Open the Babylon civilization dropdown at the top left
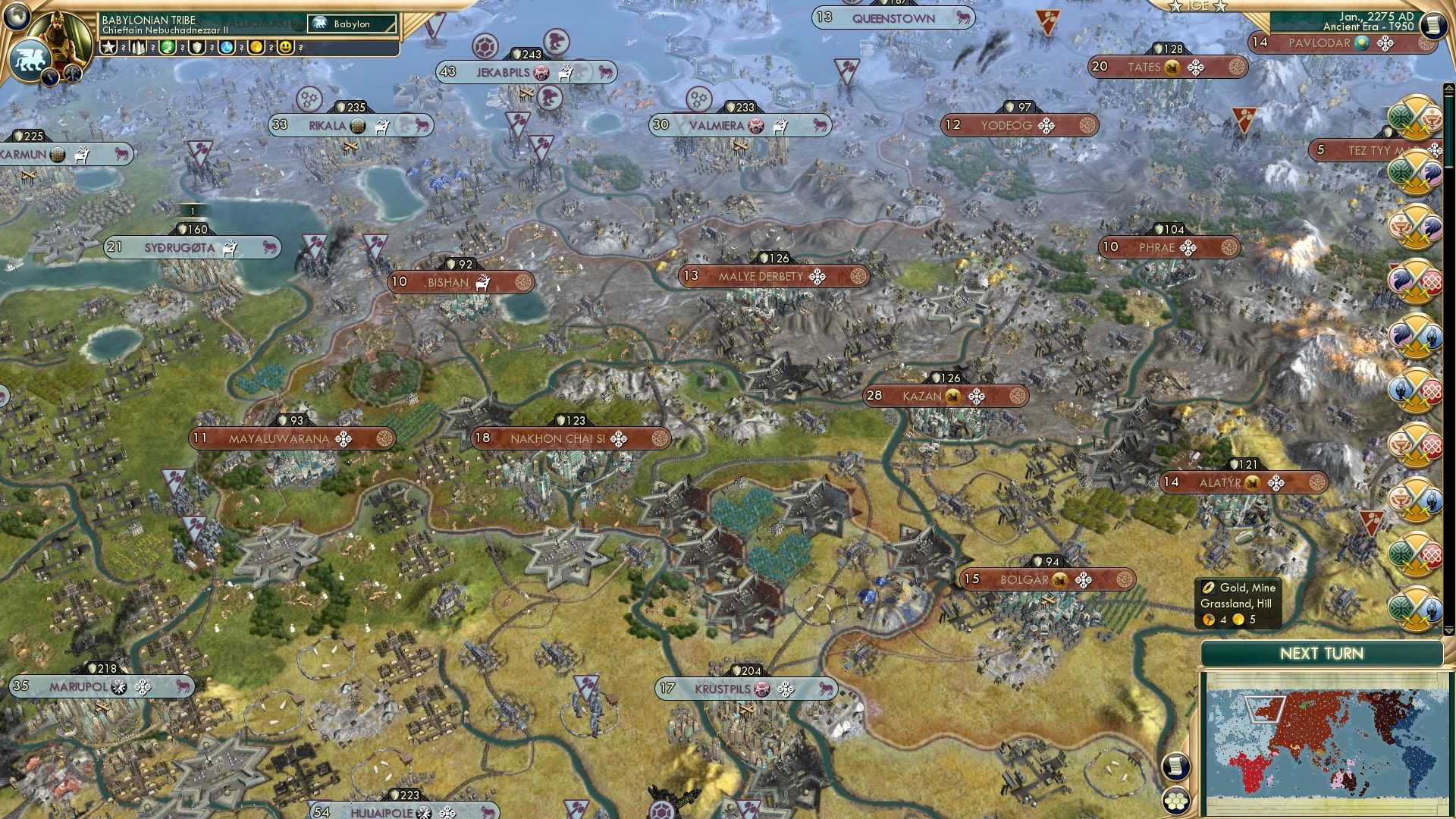Image resolution: width=1456 pixels, height=819 pixels. pos(349,24)
